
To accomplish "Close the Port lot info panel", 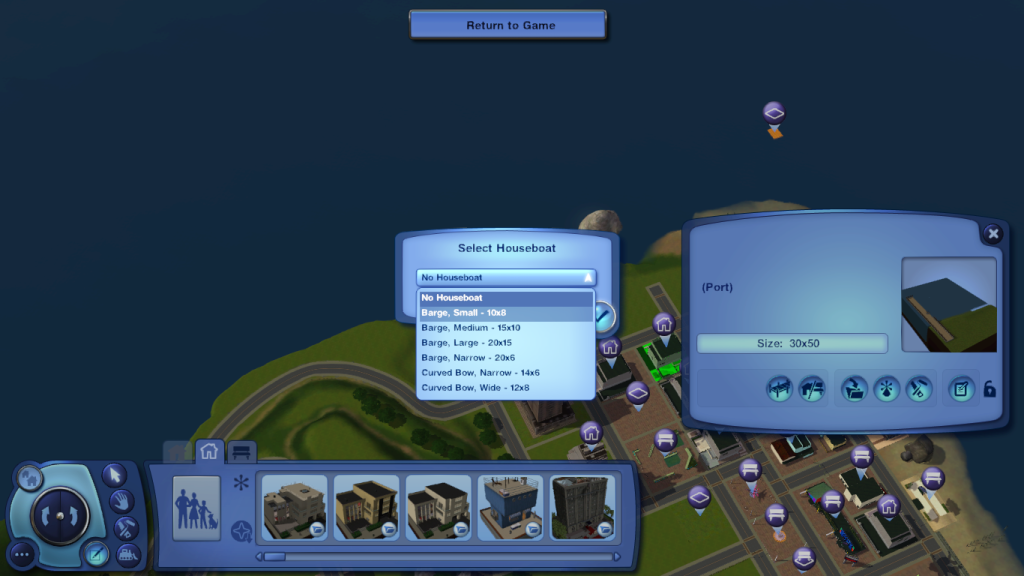I will click(x=992, y=234).
